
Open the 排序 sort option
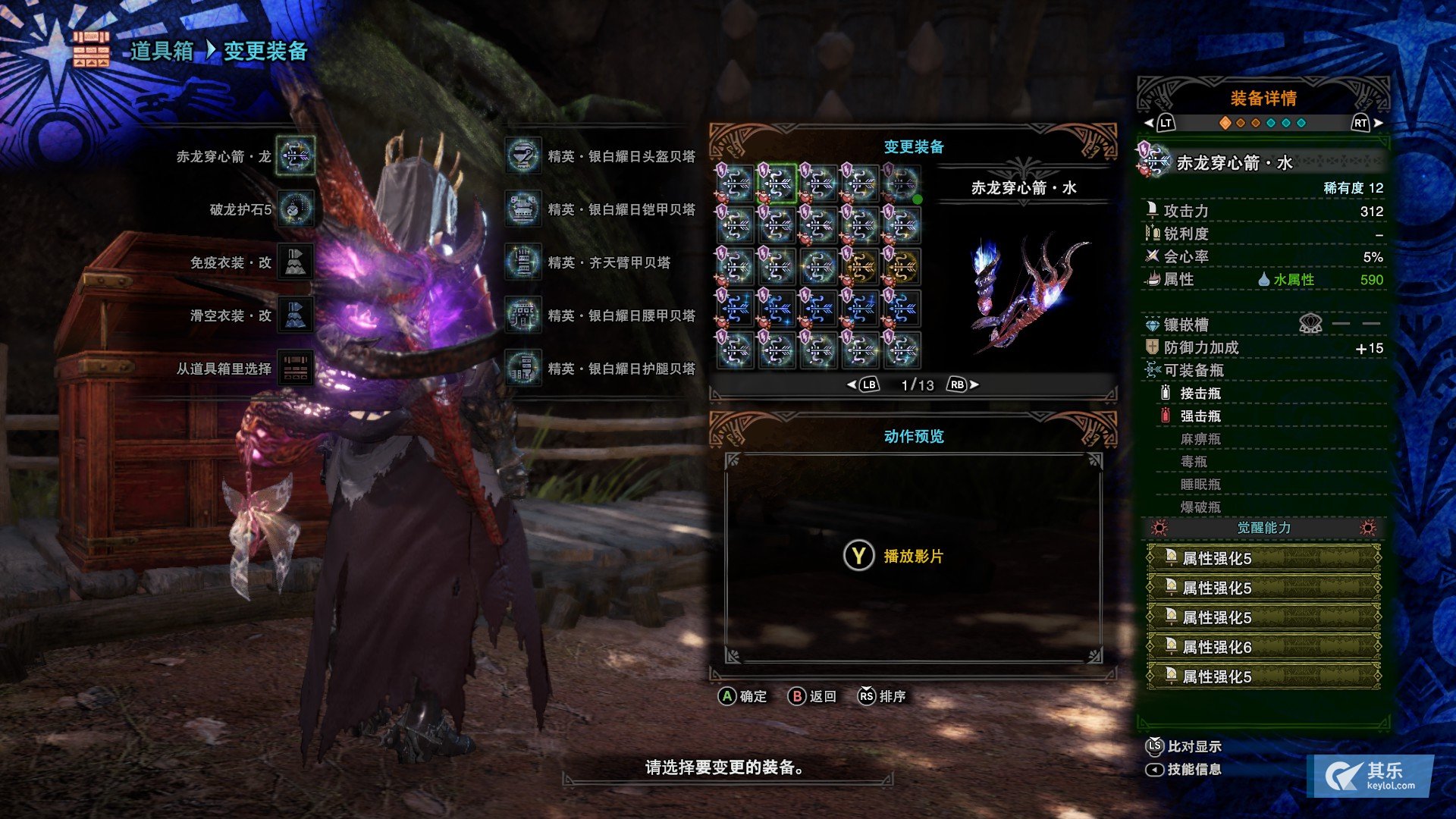coord(882,696)
